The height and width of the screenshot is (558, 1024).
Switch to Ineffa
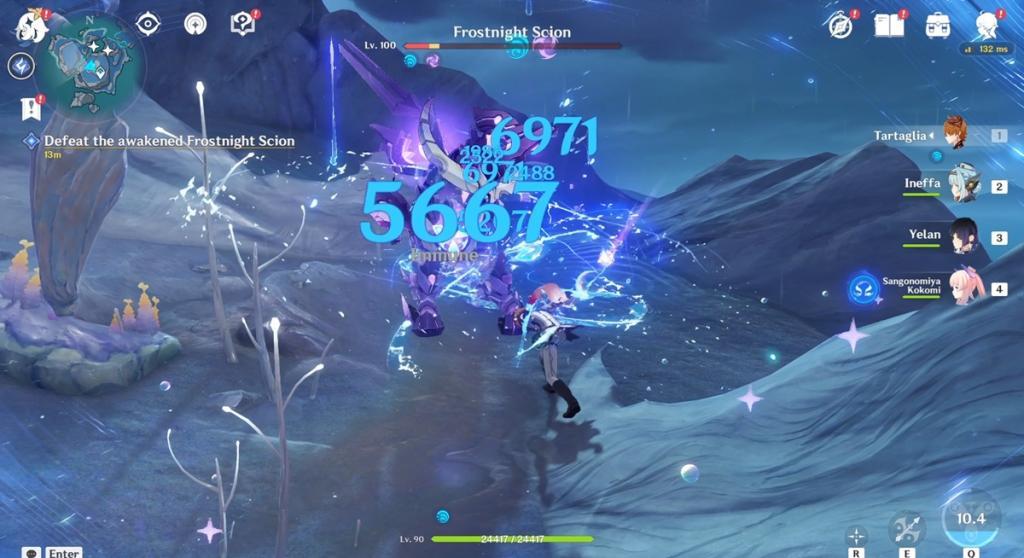pyautogui.click(x=962, y=186)
